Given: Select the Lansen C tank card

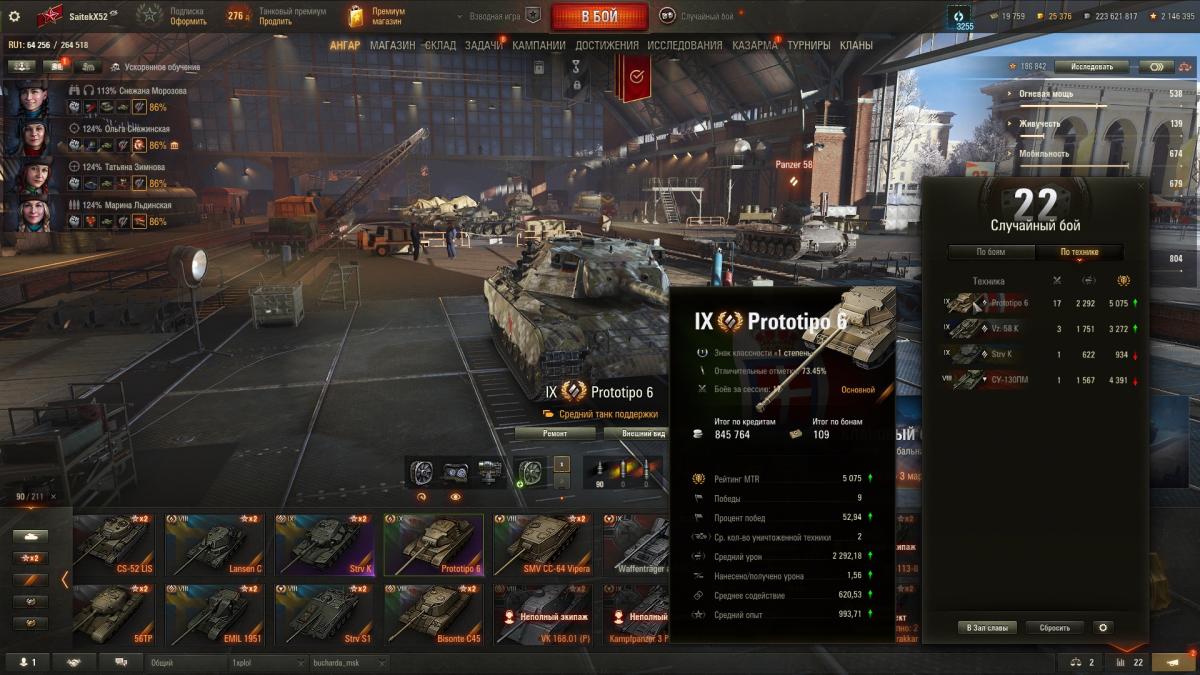Looking at the screenshot, I should (214, 546).
